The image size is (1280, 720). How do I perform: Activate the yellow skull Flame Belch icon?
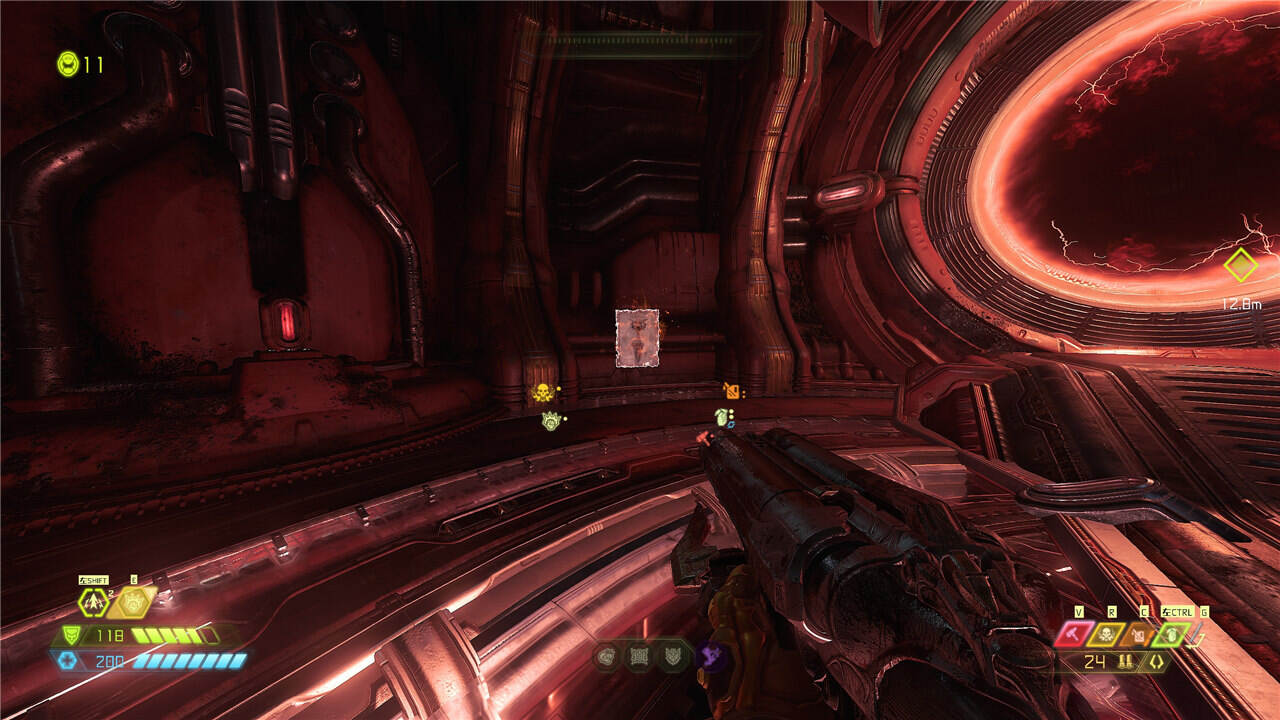click(1108, 633)
